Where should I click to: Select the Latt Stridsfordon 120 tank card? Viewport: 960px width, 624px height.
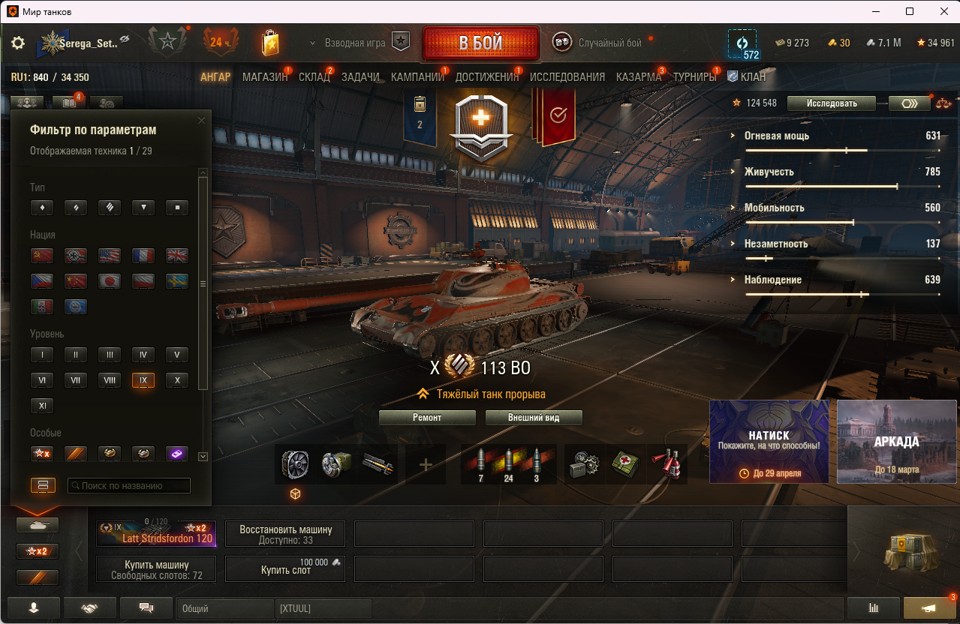(157, 533)
